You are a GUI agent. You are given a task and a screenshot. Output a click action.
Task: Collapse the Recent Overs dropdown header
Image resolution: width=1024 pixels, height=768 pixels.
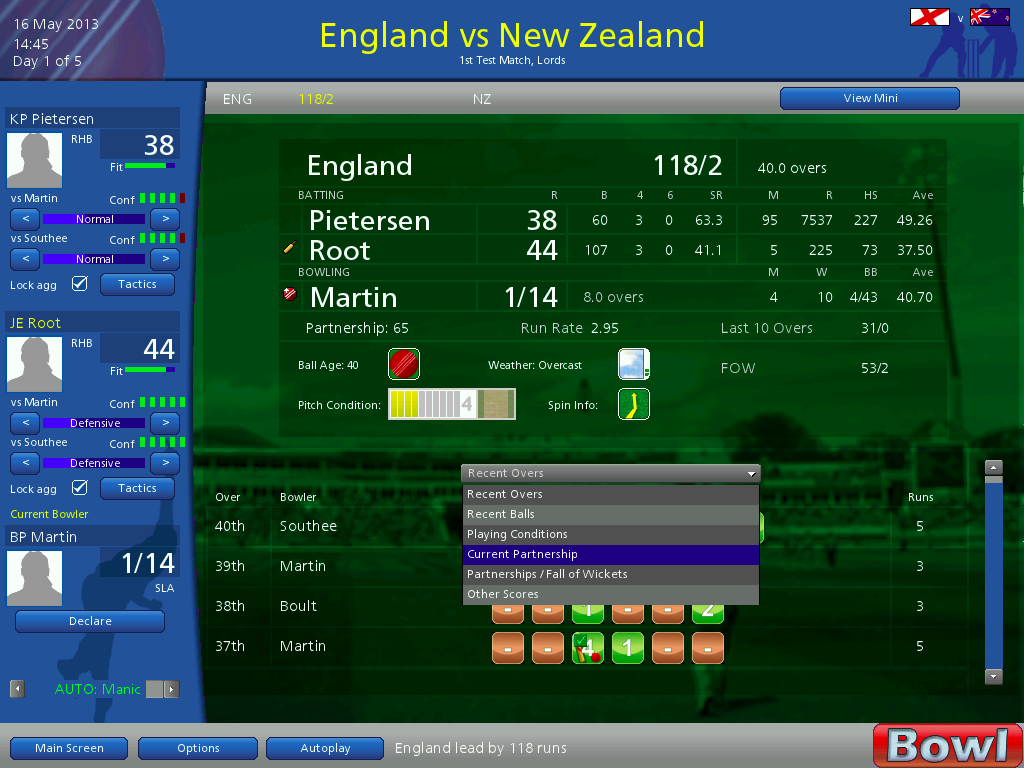pos(610,473)
